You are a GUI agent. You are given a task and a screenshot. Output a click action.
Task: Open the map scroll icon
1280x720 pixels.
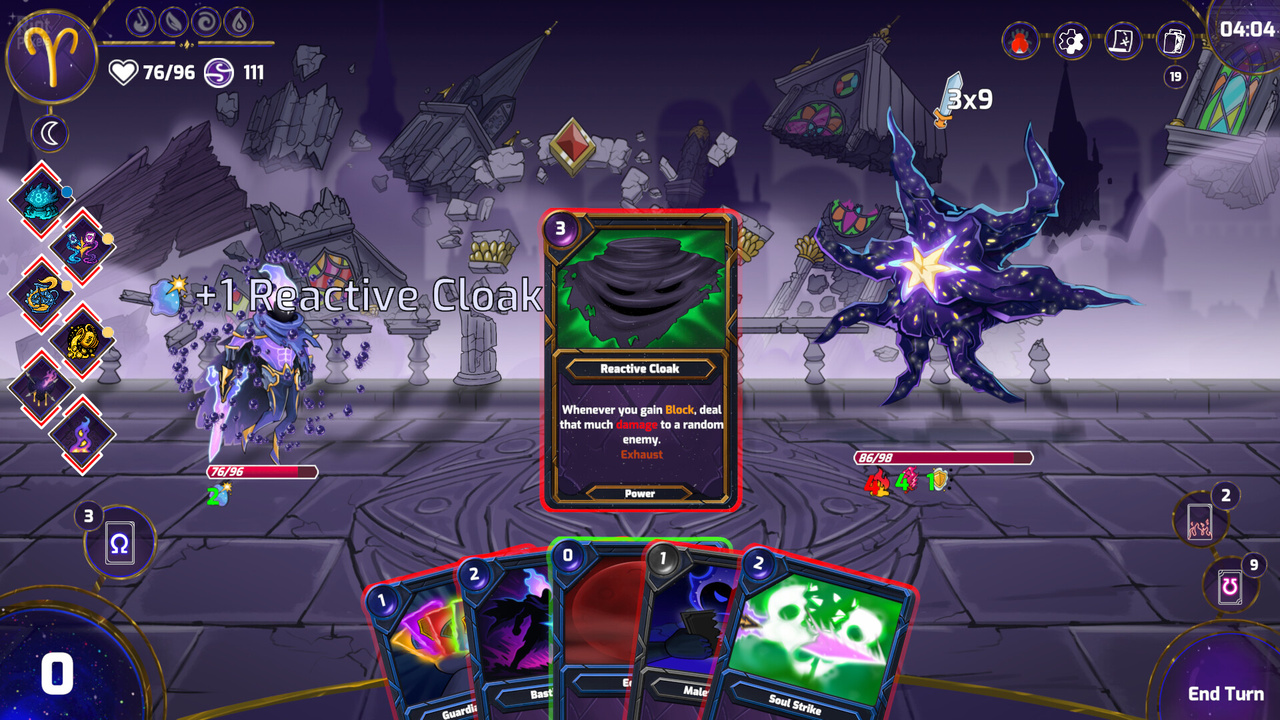point(1123,41)
